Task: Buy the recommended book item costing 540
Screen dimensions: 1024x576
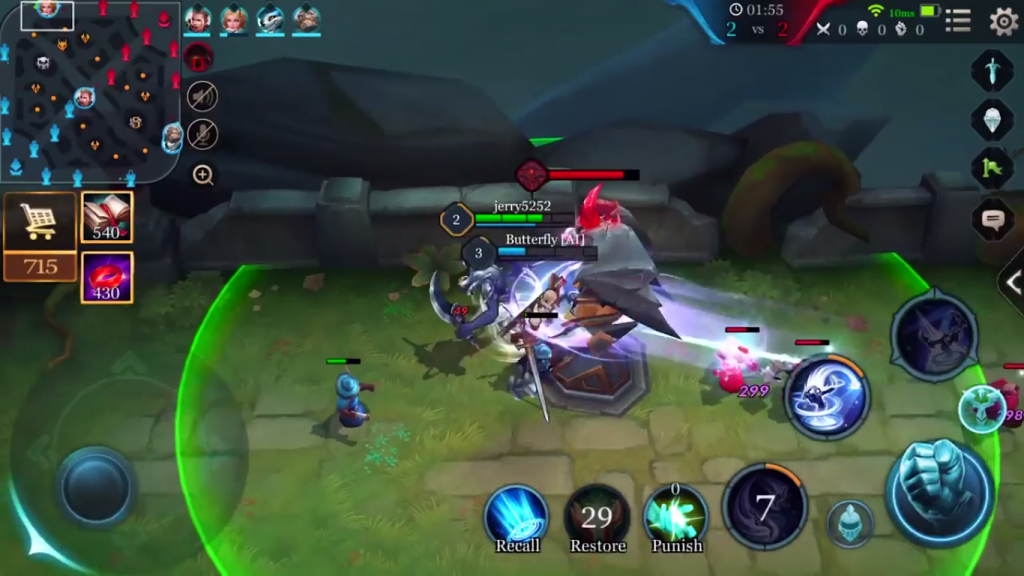Action: [x=106, y=217]
